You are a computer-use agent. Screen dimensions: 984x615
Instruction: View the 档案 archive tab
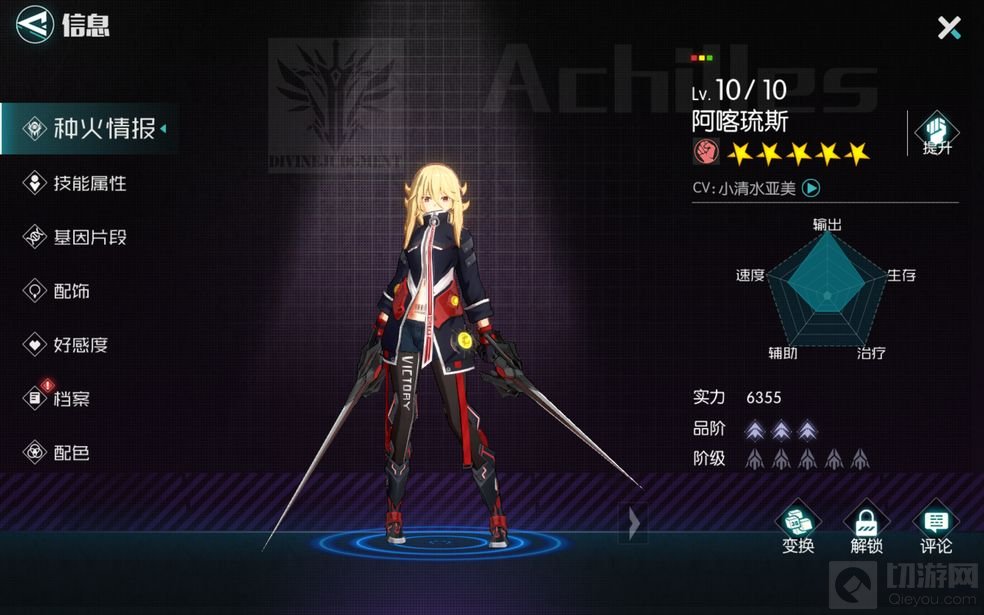[58, 399]
